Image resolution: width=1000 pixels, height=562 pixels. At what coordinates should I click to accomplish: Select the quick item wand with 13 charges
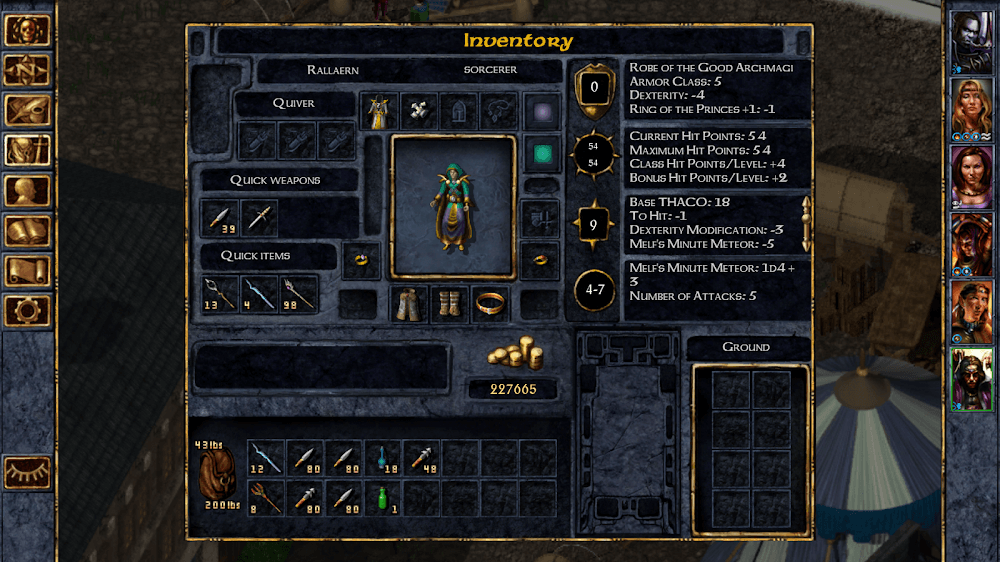220,294
